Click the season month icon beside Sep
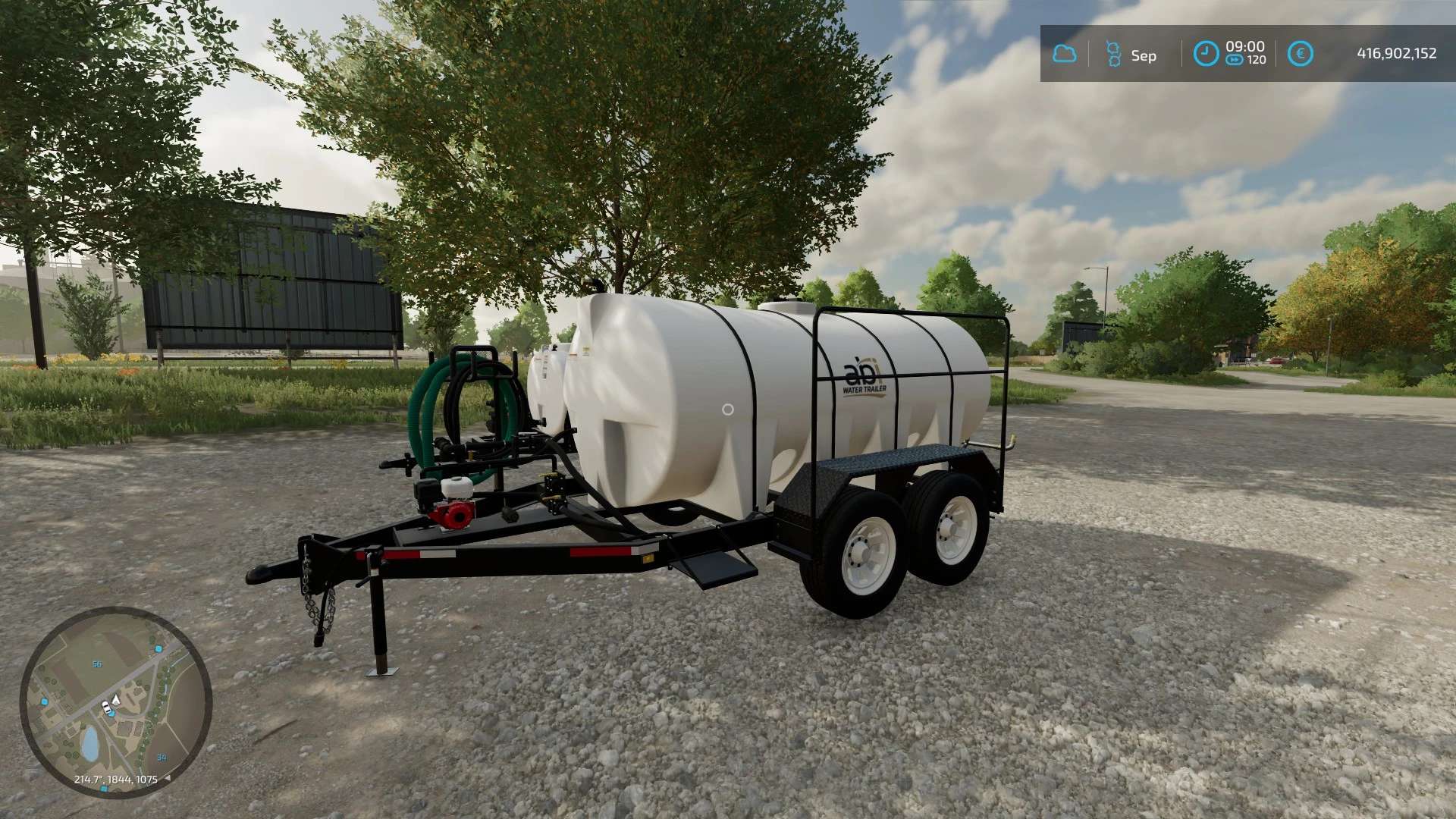The width and height of the screenshot is (1456, 819). [x=1112, y=54]
